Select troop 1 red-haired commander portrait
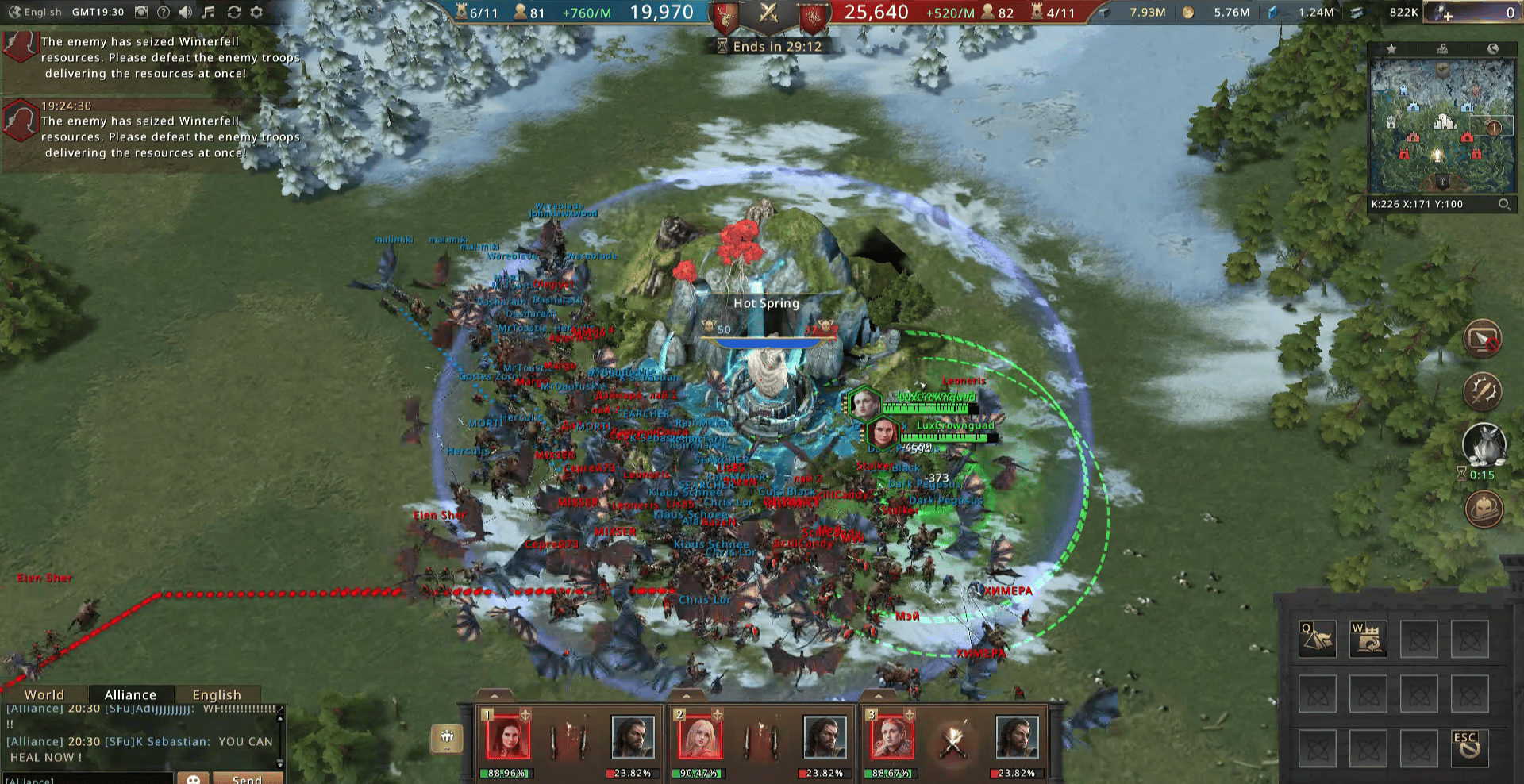 (x=506, y=737)
